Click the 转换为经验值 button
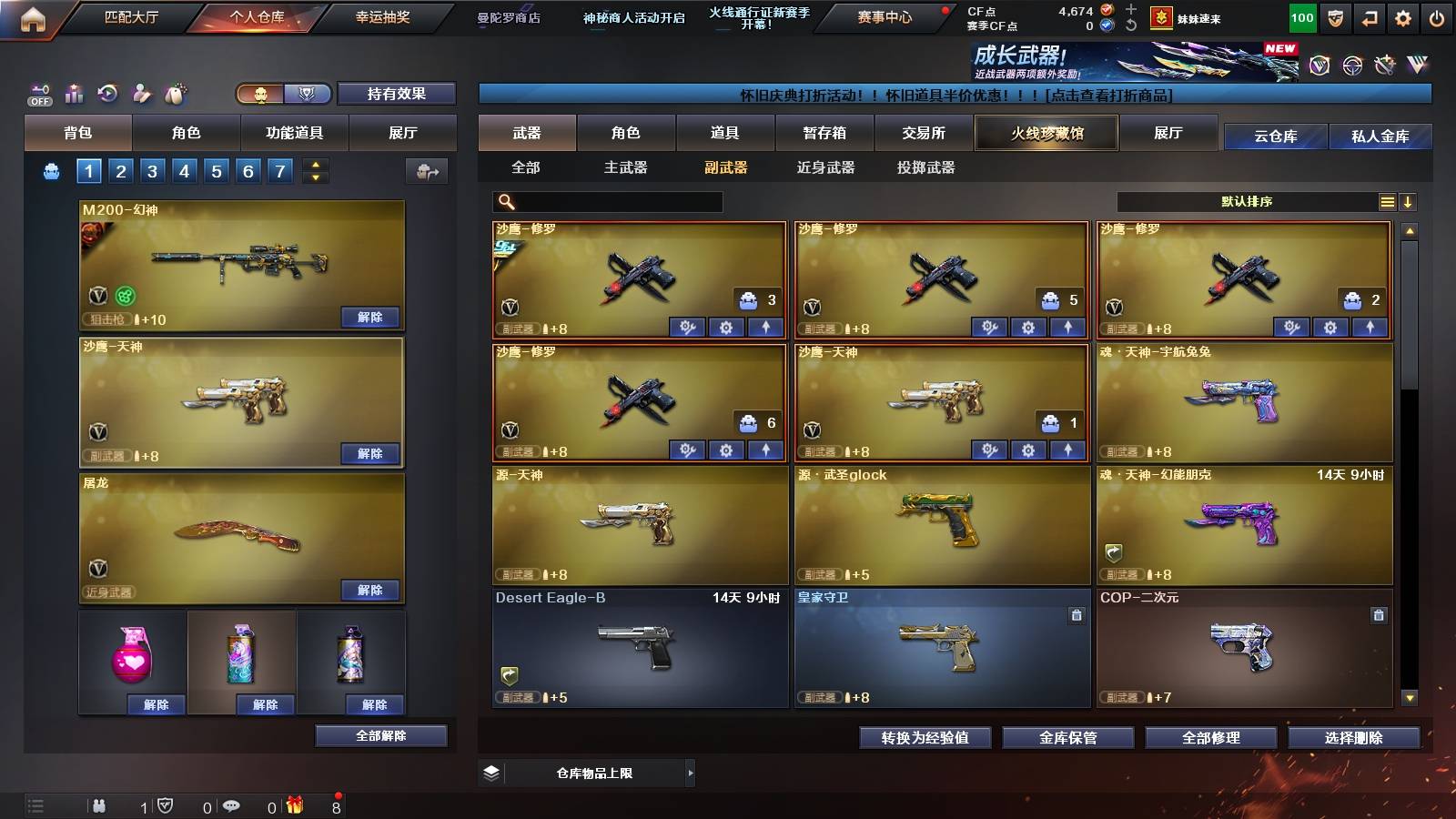Screen dimensions: 1456x819 [x=925, y=738]
